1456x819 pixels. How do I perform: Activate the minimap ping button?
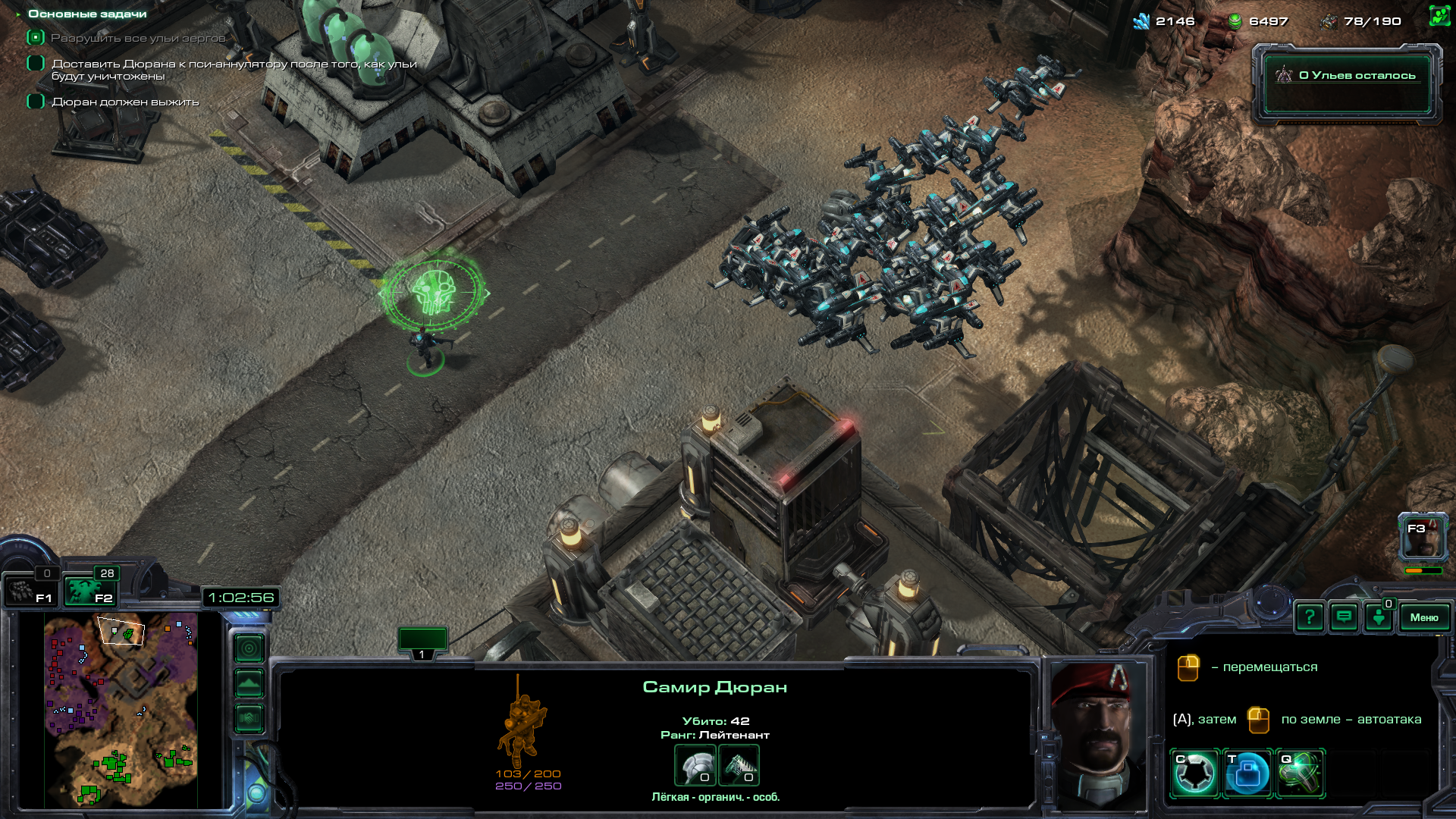[249, 648]
